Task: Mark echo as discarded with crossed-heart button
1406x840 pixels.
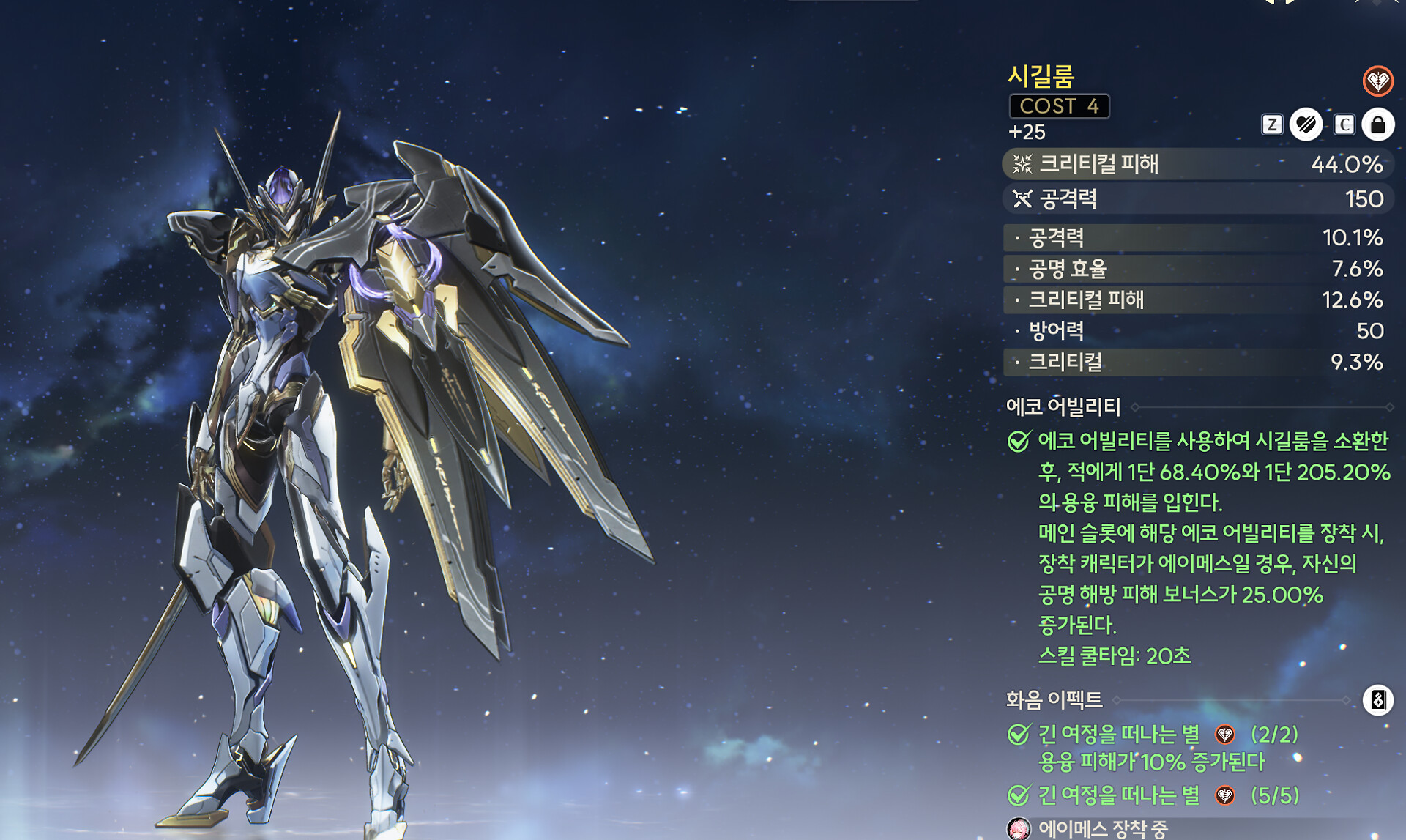Action: (x=1306, y=124)
